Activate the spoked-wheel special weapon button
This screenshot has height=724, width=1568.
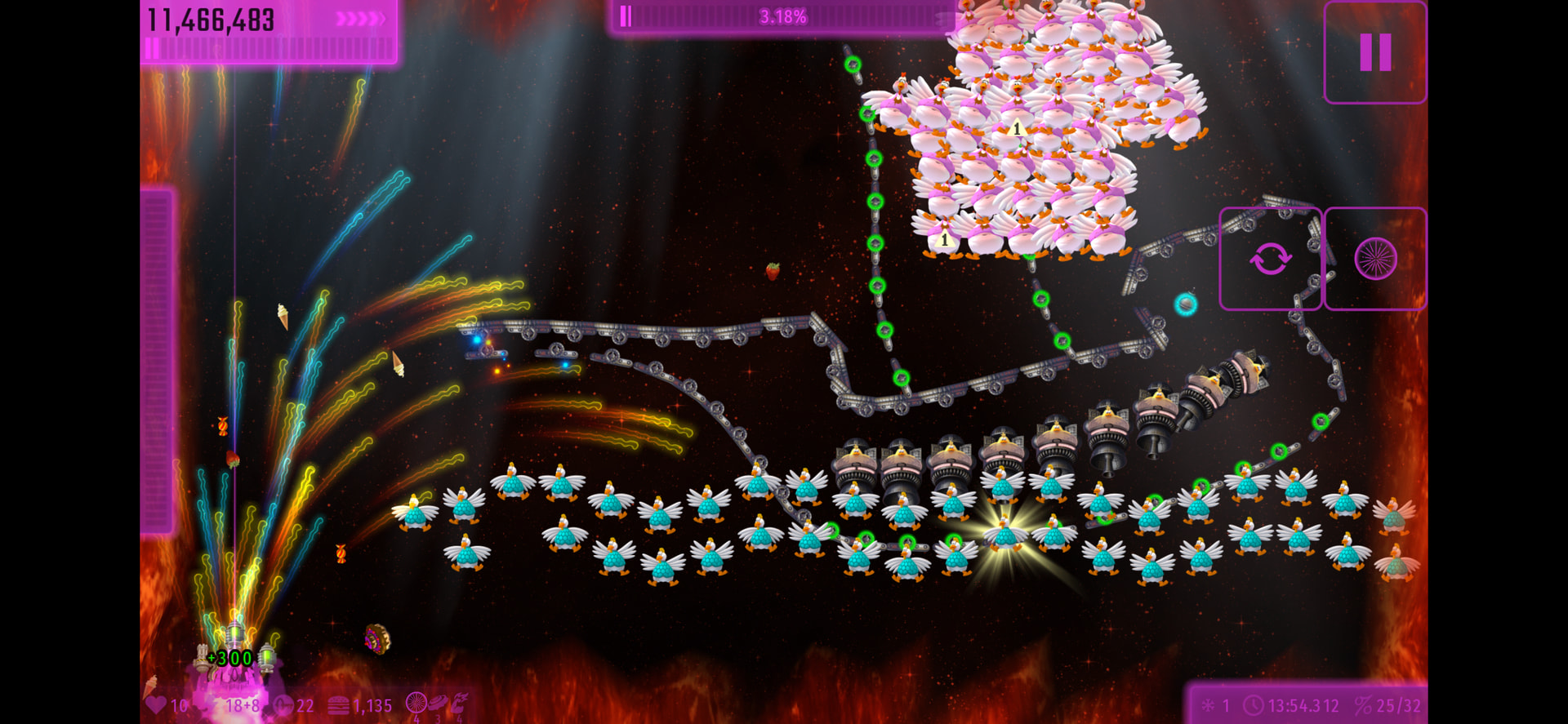tap(1375, 260)
